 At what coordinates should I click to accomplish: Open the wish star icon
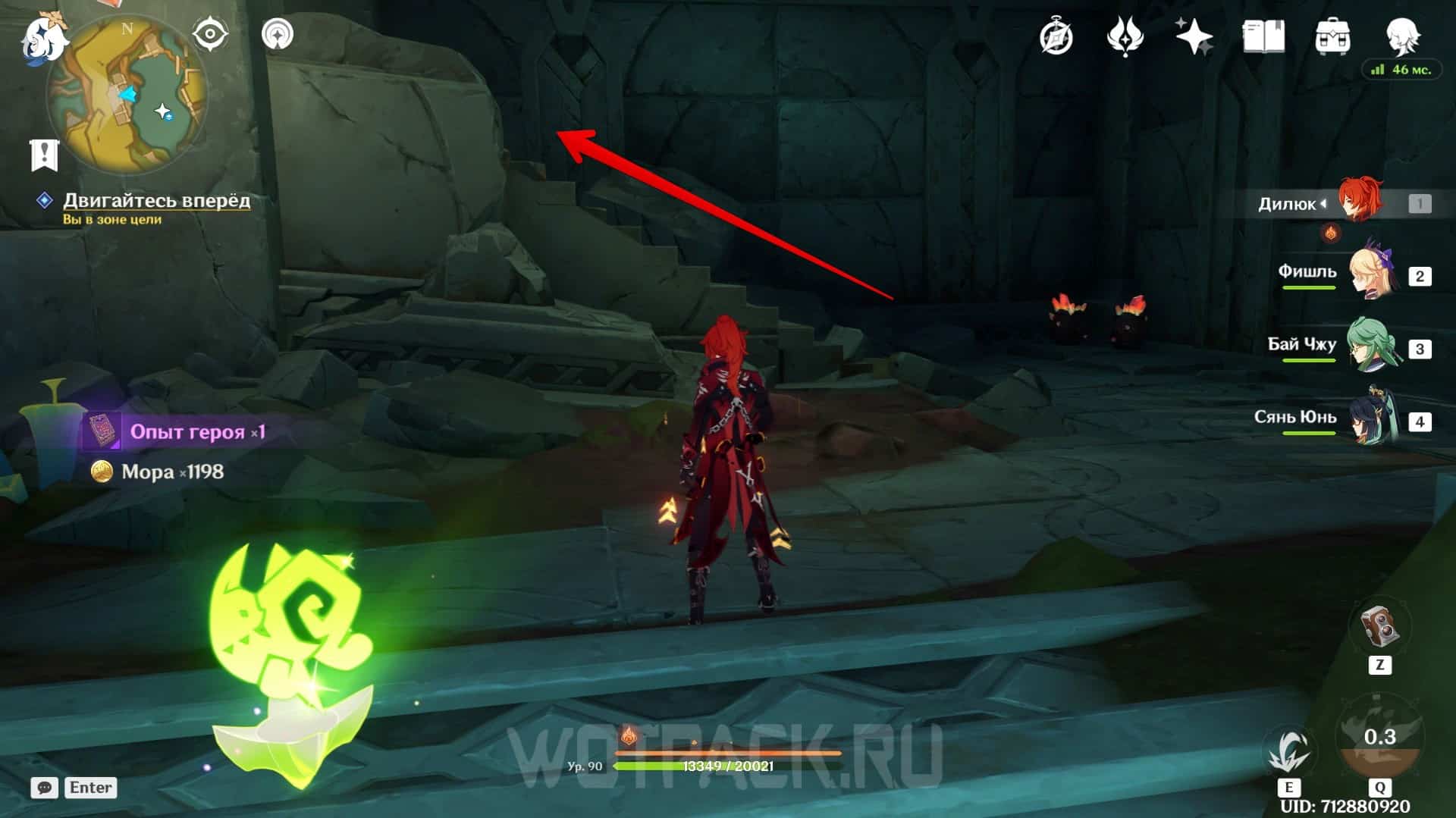(x=1194, y=36)
